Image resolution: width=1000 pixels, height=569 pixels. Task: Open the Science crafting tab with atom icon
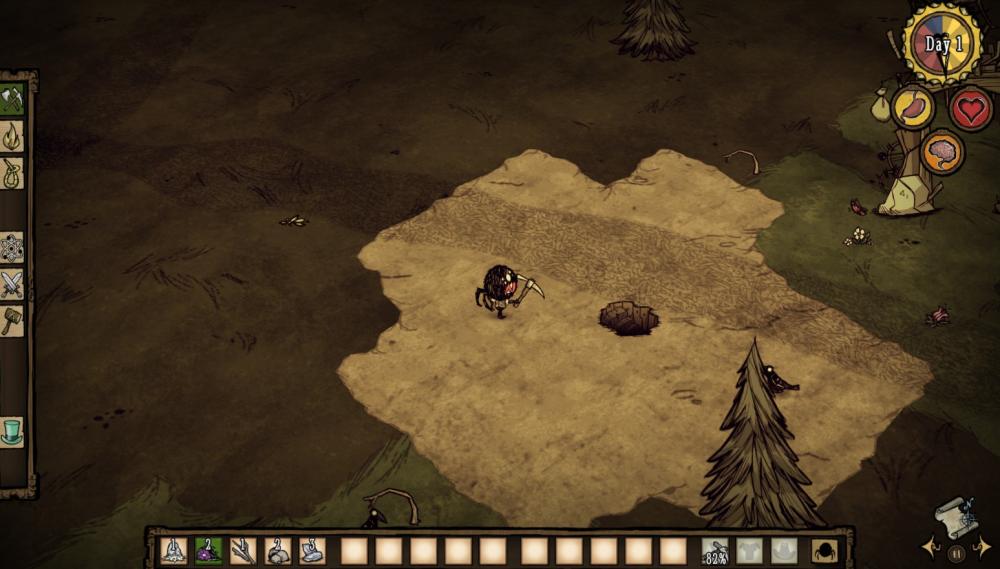click(x=12, y=247)
